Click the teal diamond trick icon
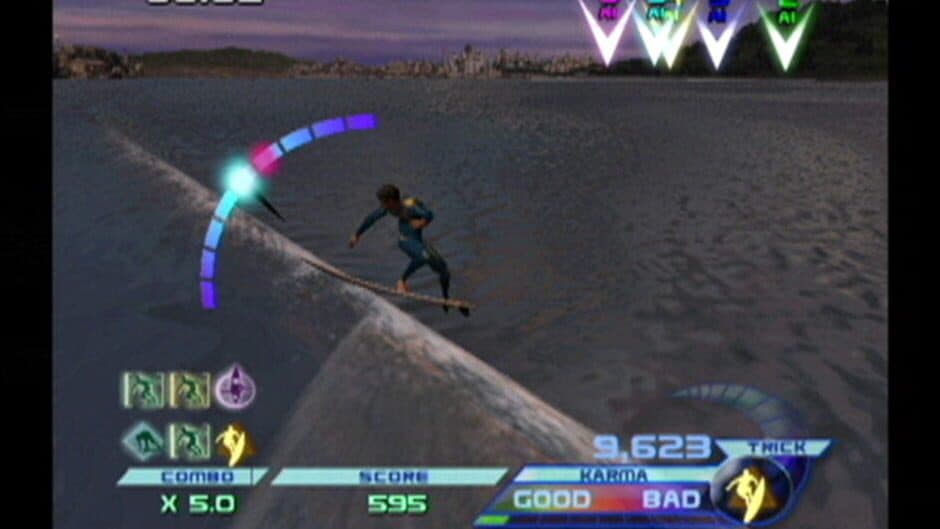The width and height of the screenshot is (940, 529). (x=143, y=441)
